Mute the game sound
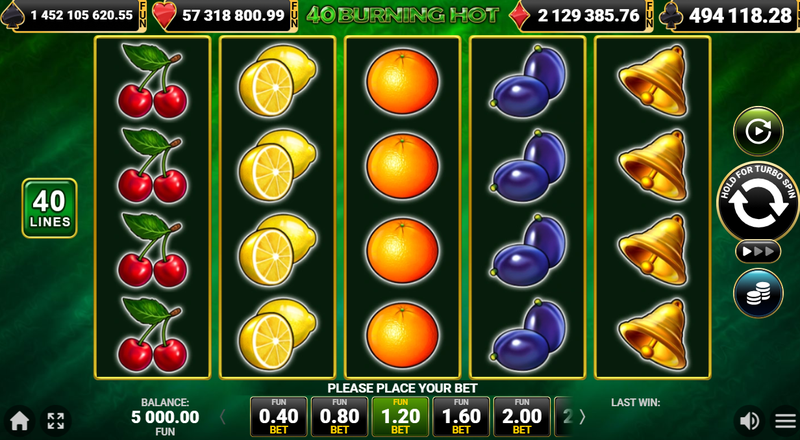Viewport: 800px width, 440px height. 748,420
